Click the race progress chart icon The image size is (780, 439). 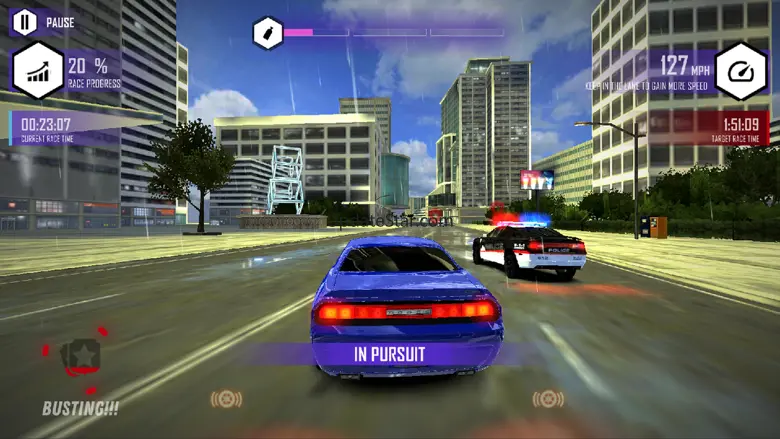(38, 71)
